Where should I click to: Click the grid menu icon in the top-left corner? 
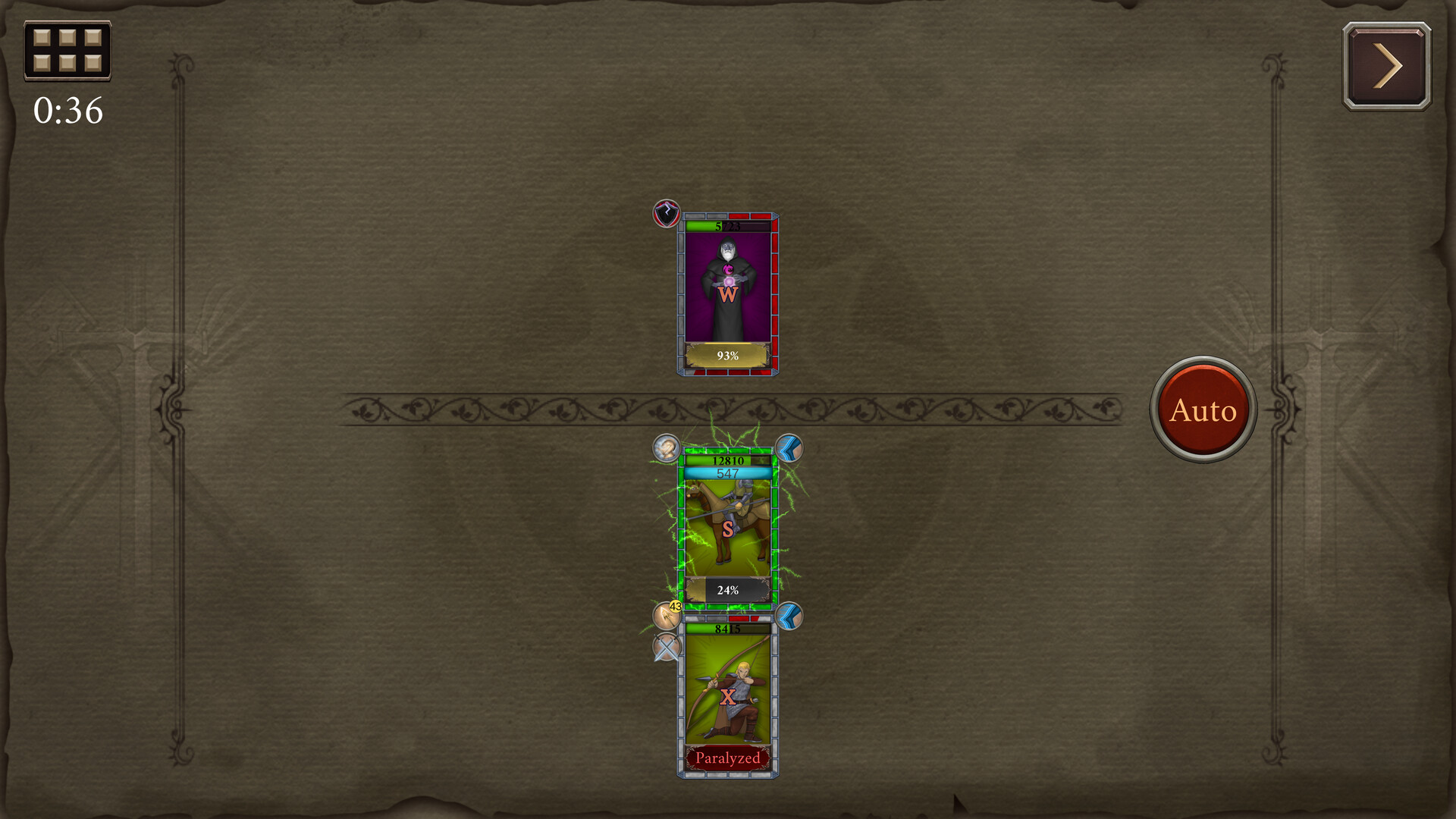(67, 52)
